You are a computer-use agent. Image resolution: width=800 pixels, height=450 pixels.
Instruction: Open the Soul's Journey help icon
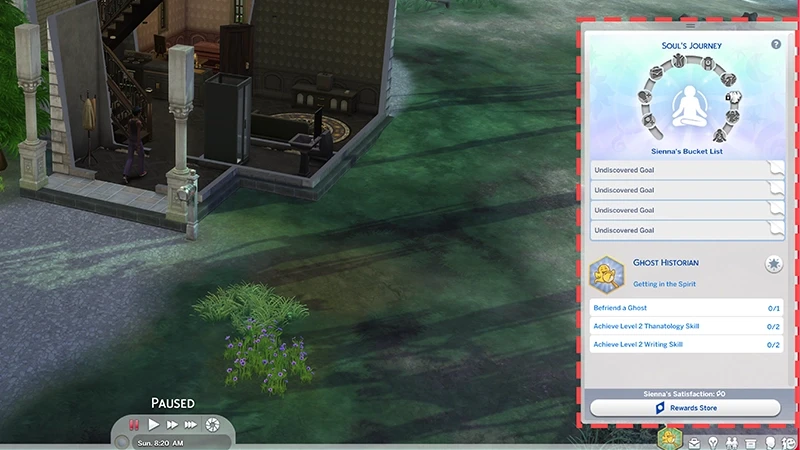point(776,45)
